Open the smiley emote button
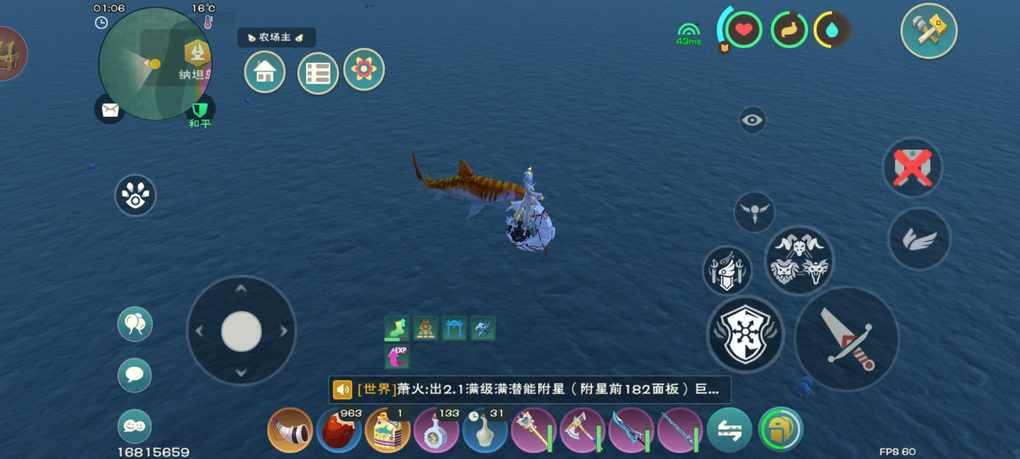Image resolution: width=1020 pixels, height=459 pixels. [135, 427]
